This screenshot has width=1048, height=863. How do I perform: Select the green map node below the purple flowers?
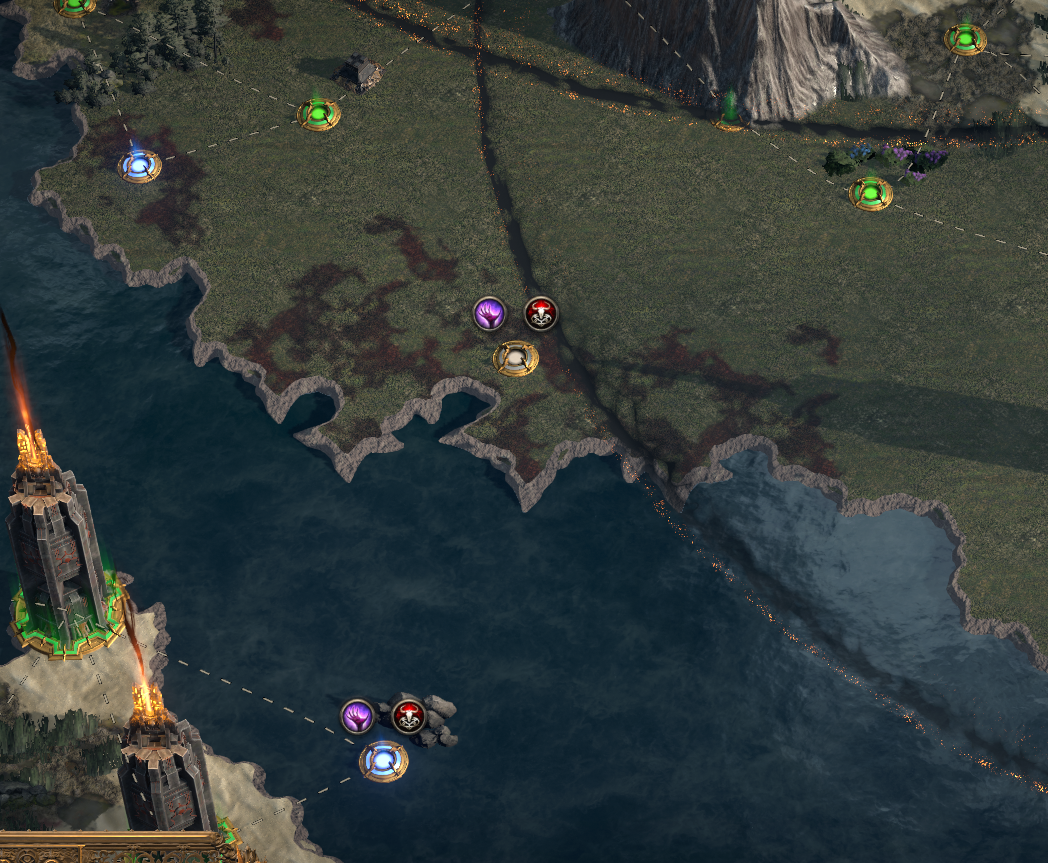(871, 192)
